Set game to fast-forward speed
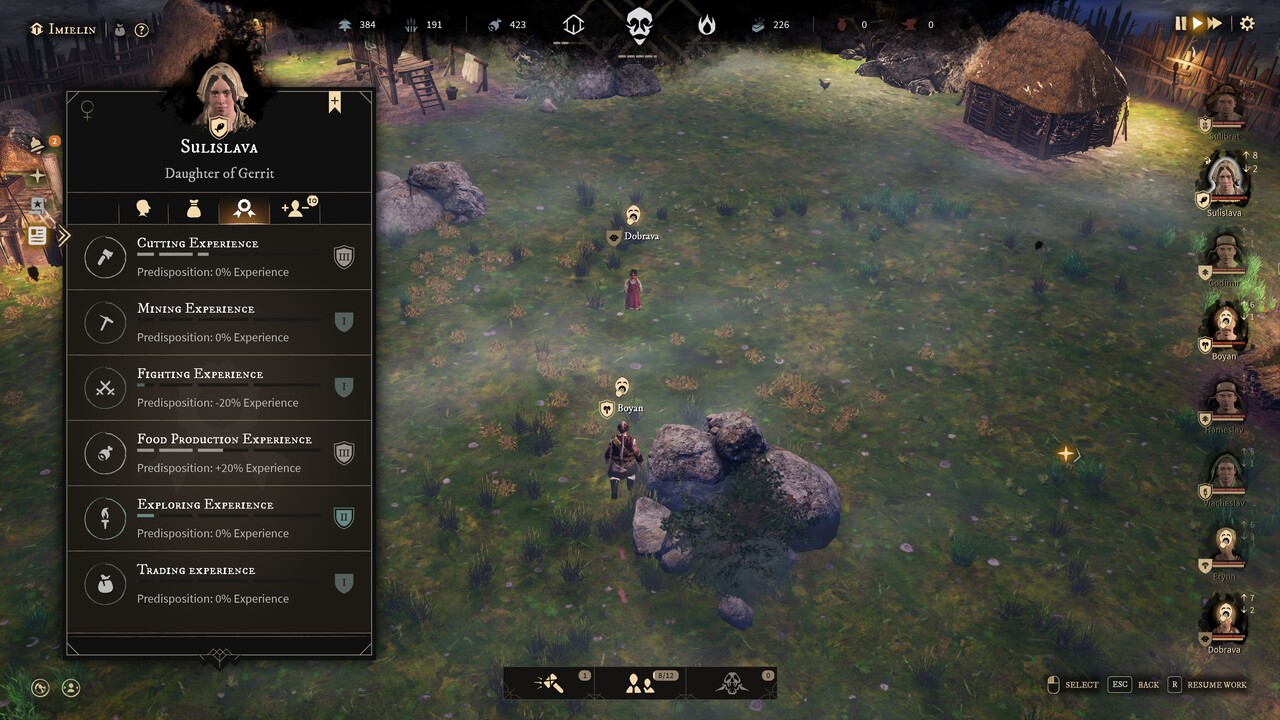 click(1215, 23)
